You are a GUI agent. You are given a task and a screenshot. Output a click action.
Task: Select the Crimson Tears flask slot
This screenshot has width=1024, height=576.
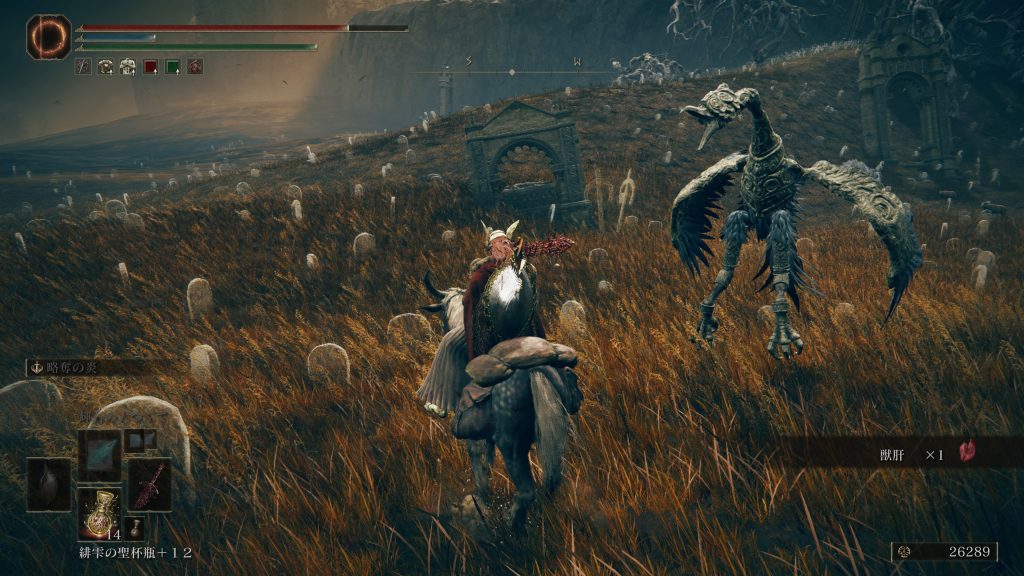click(99, 514)
